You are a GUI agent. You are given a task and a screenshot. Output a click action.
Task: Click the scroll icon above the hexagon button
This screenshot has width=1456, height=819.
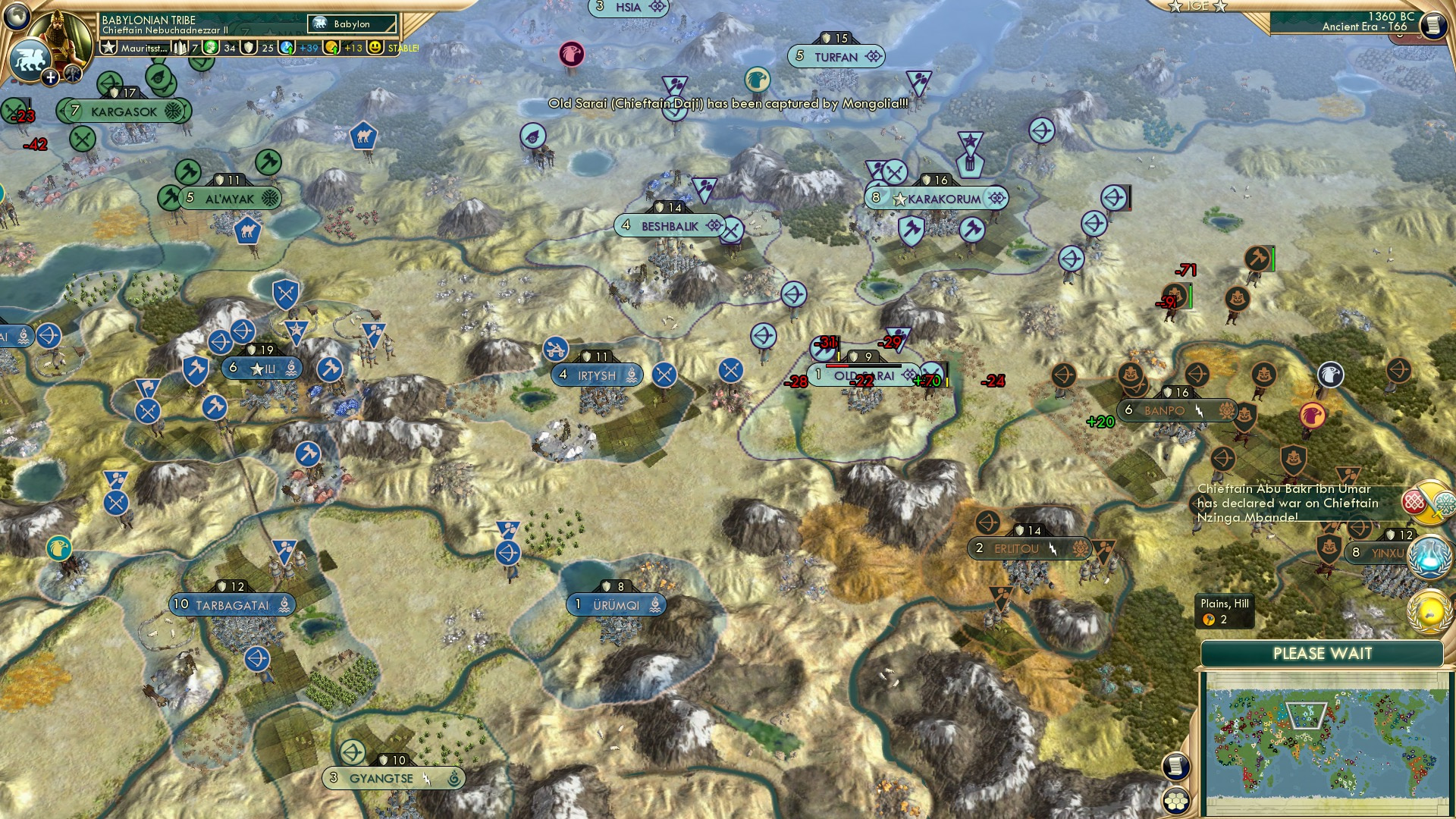1176,766
